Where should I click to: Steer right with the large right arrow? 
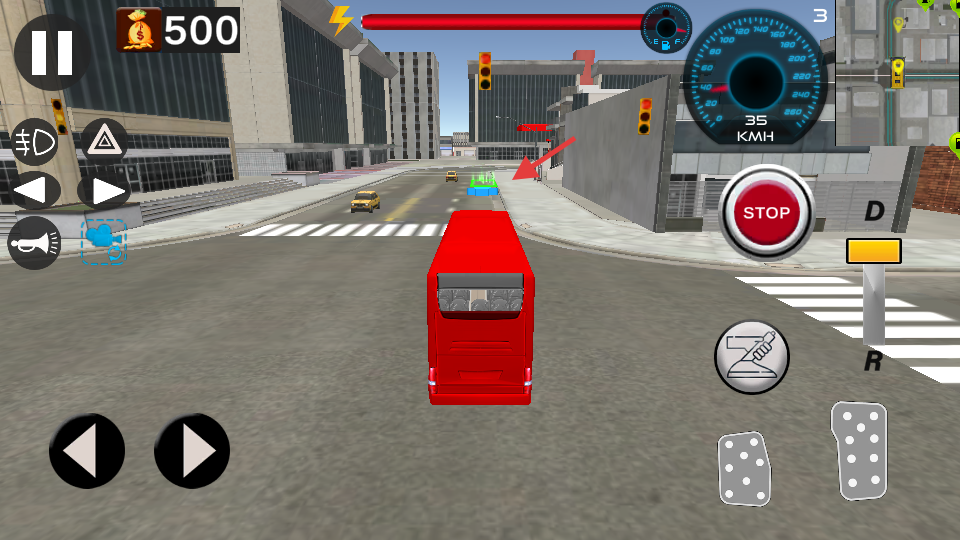click(192, 452)
